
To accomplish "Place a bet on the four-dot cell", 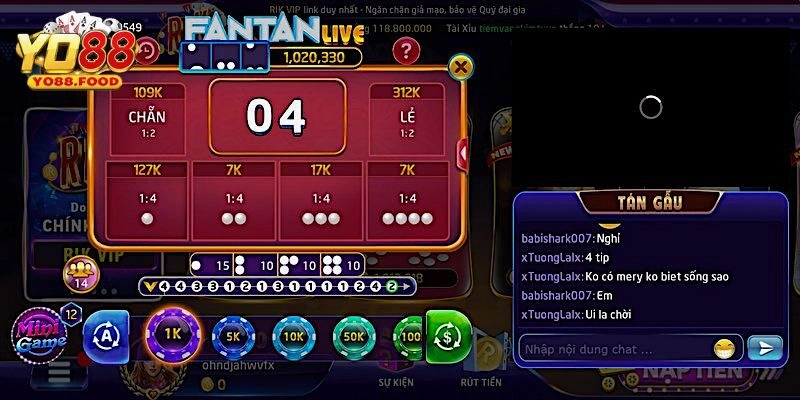I will point(407,203).
